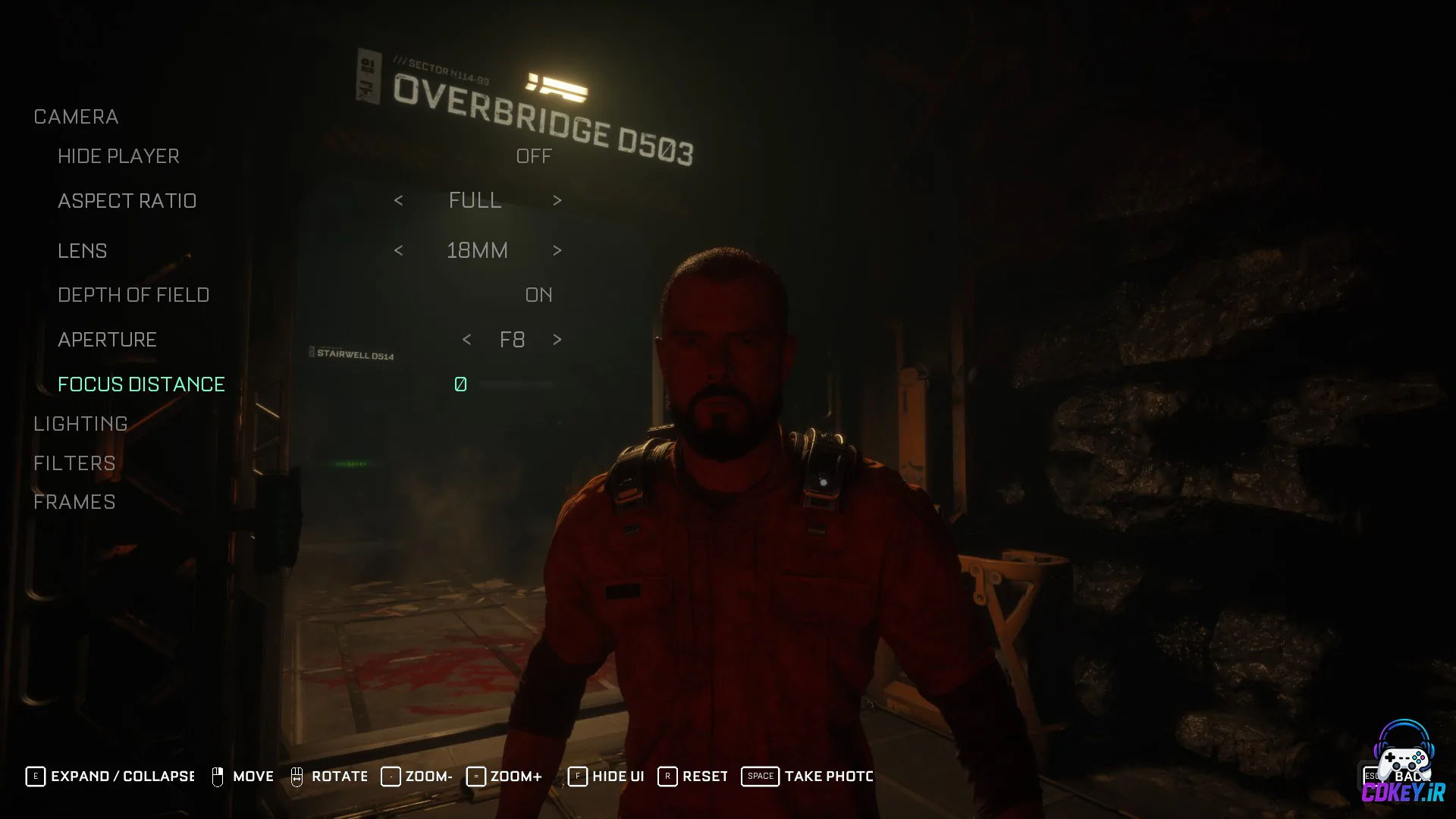Screen dimensions: 1456x819
Task: Switch to the Lighting section
Action: 80,423
